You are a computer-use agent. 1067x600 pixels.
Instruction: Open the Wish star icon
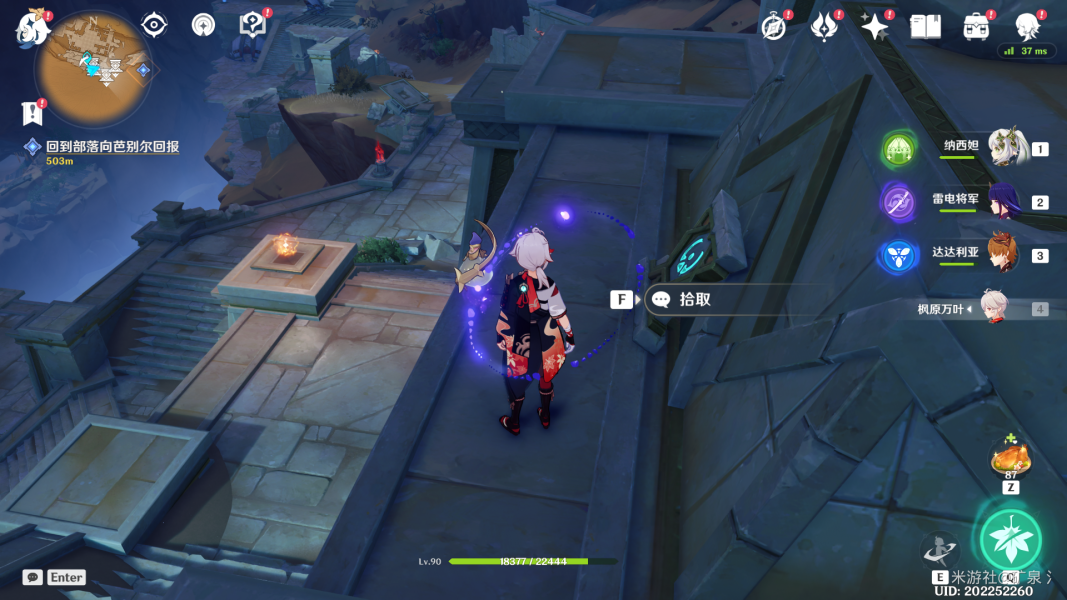875,27
